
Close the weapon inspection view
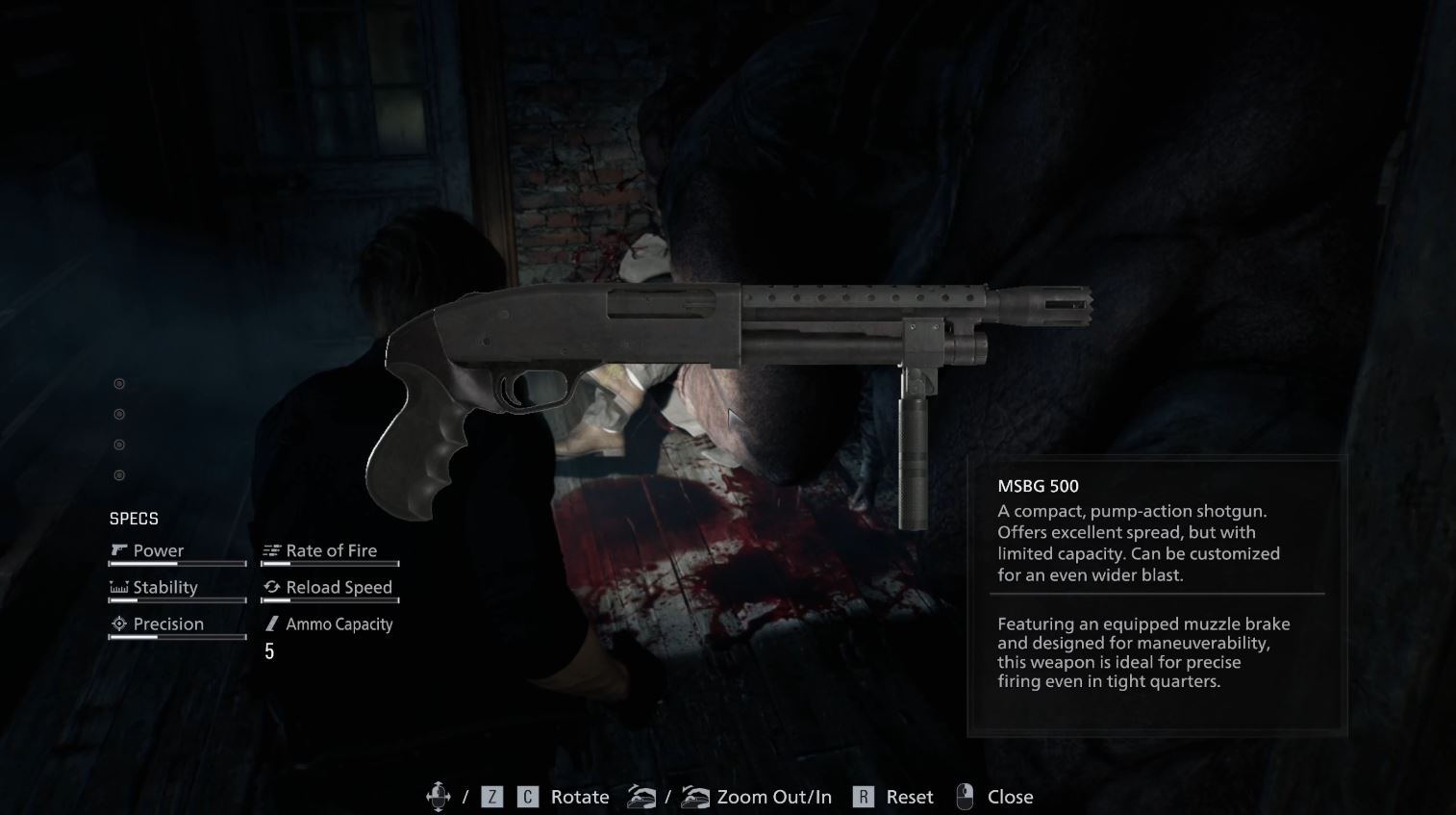[x=1008, y=797]
